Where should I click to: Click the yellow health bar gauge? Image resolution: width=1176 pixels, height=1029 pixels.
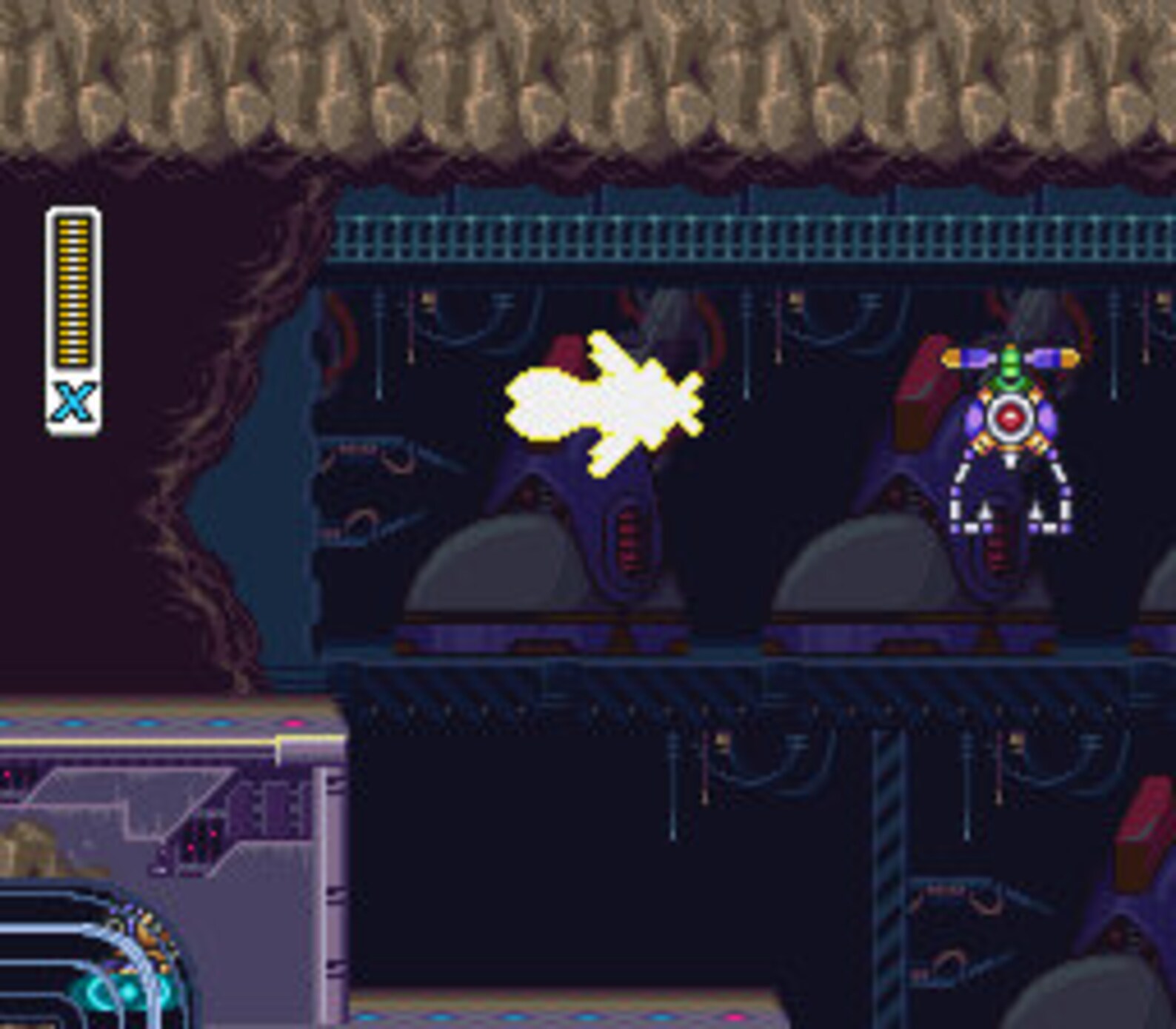point(72,289)
